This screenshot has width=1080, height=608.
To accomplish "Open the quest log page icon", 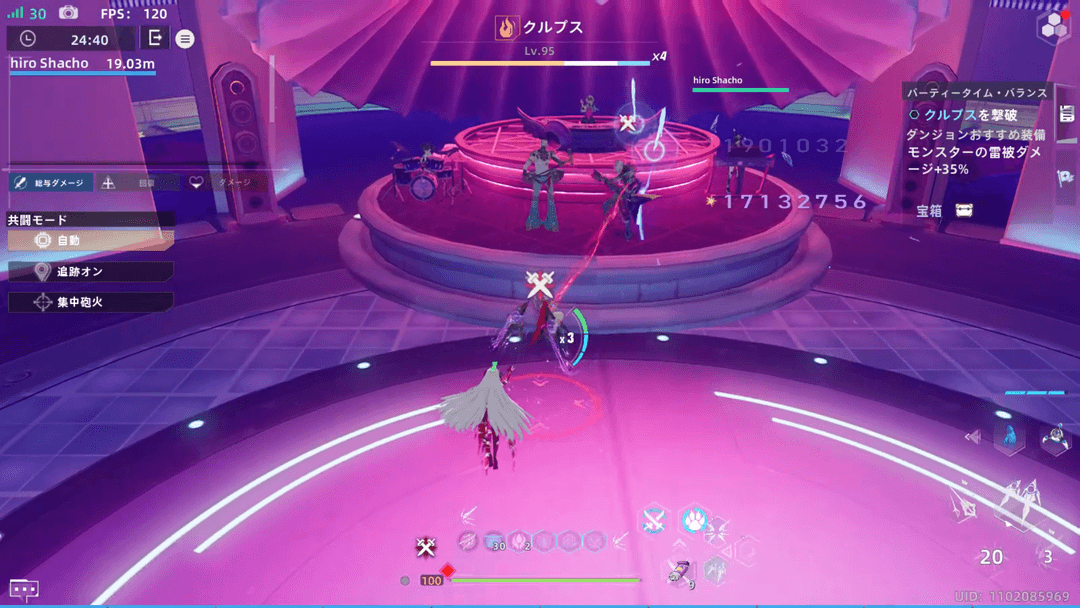I will click(1066, 114).
